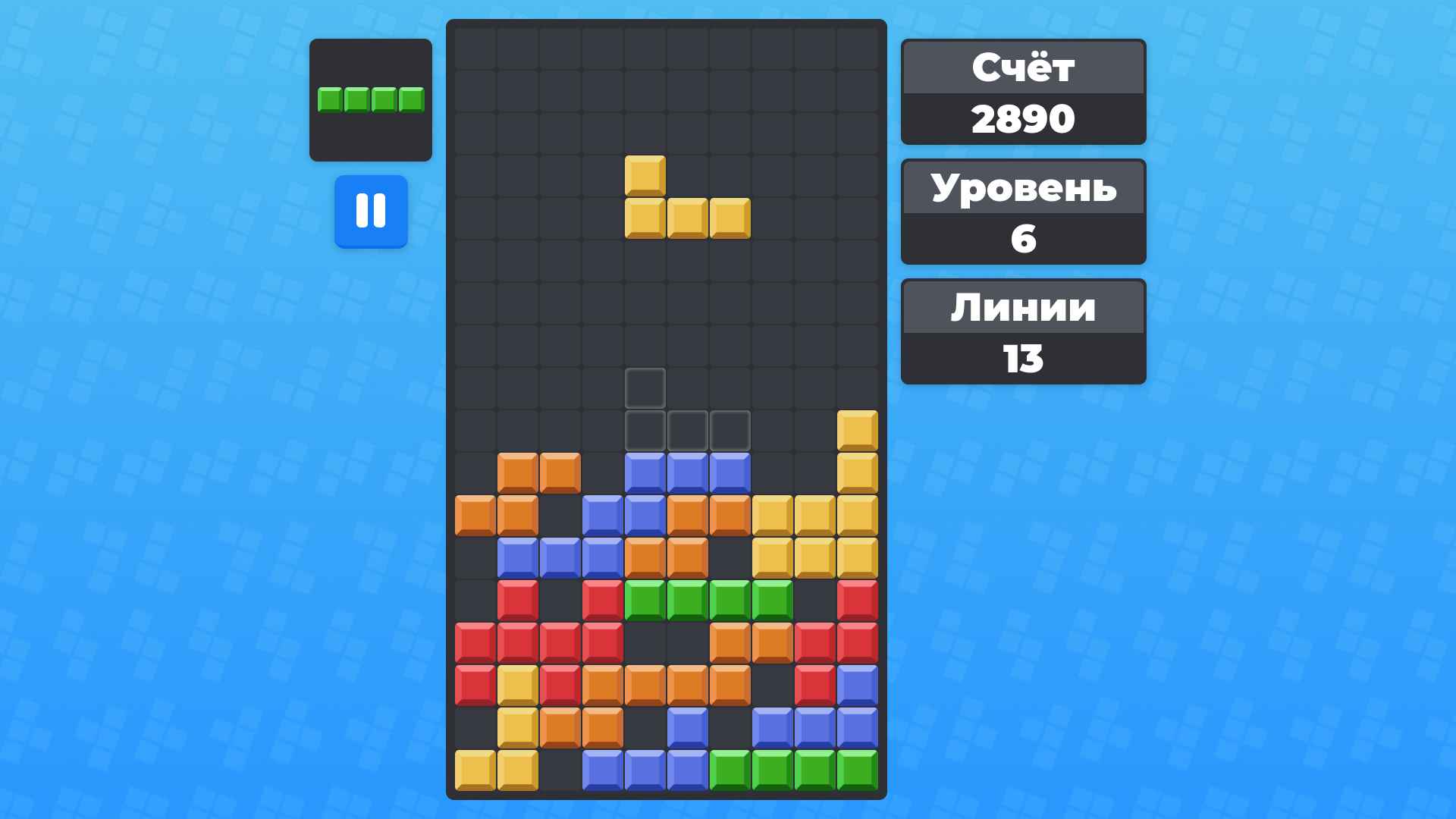
Task: Click the pause button
Action: (371, 212)
